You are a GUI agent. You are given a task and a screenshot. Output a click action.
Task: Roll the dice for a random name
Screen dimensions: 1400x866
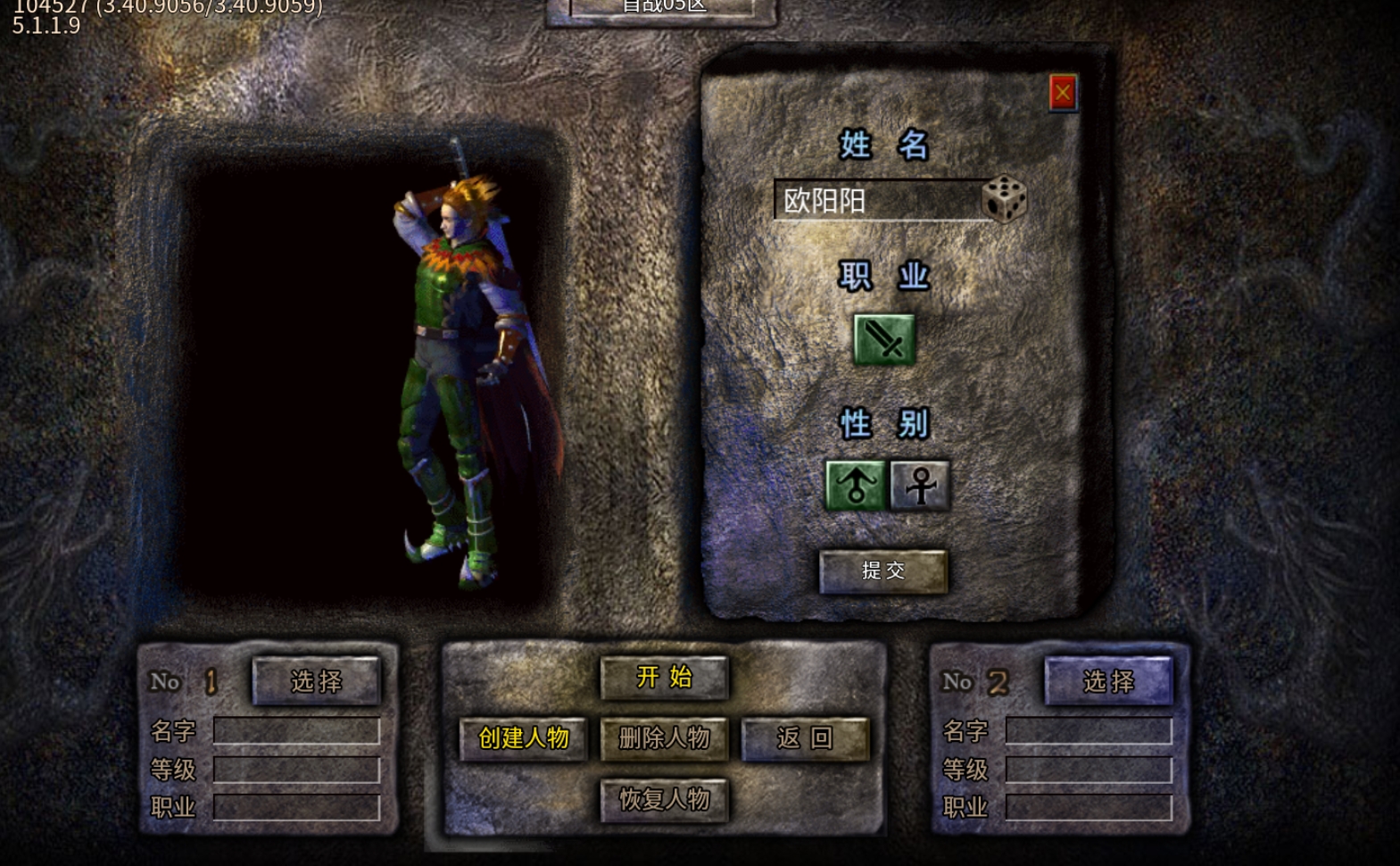(x=1004, y=198)
